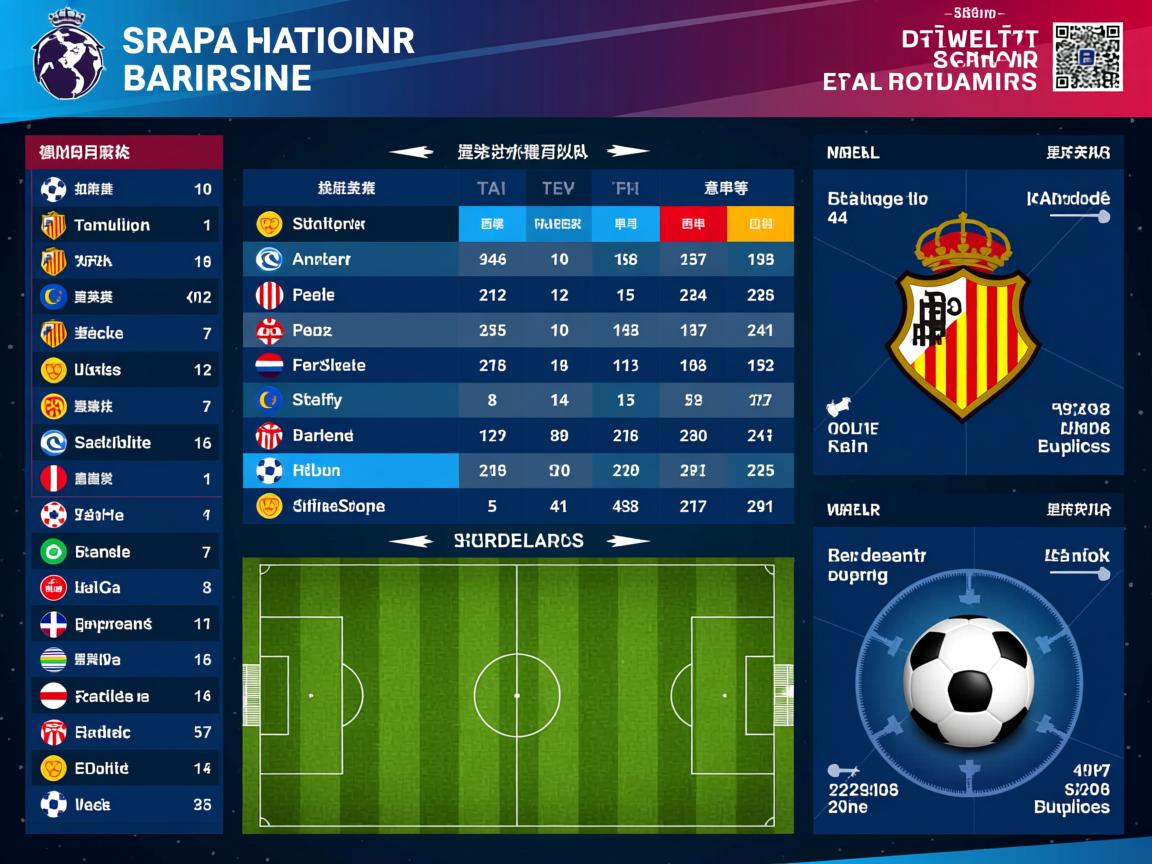Click the Staffy table row
1152x864 pixels.
tap(518, 400)
